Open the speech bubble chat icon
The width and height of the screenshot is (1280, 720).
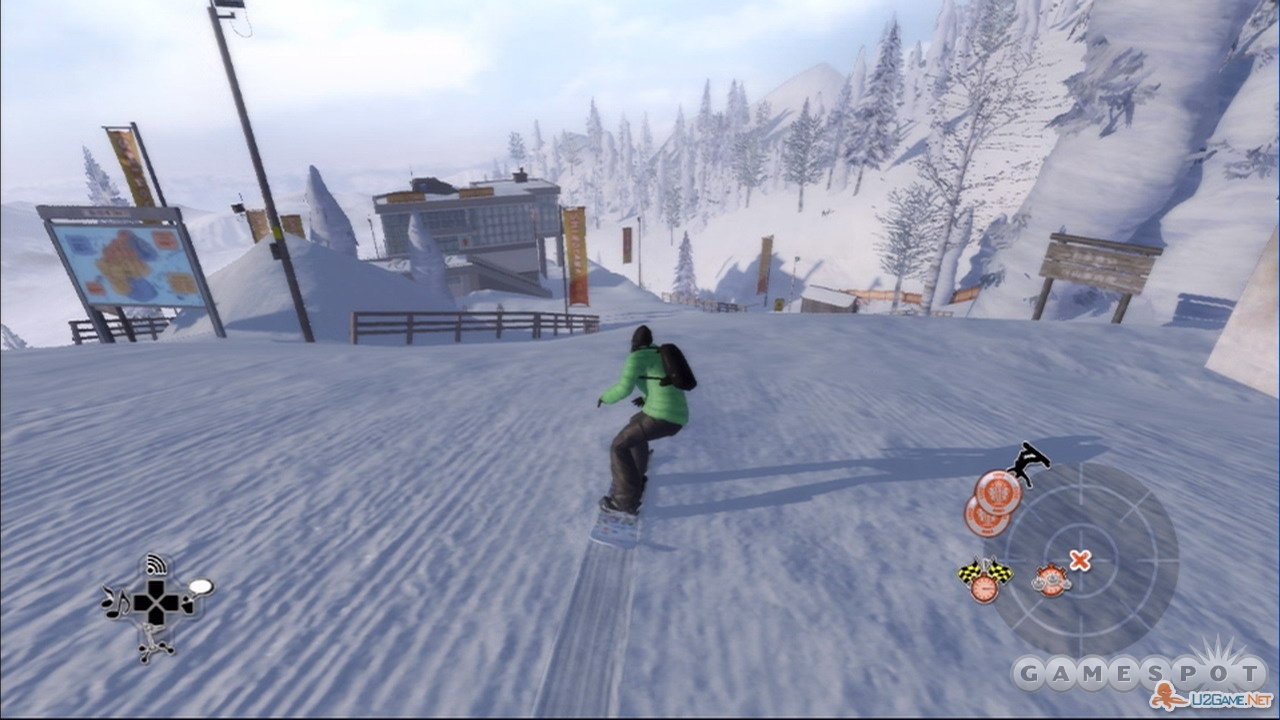coord(200,587)
